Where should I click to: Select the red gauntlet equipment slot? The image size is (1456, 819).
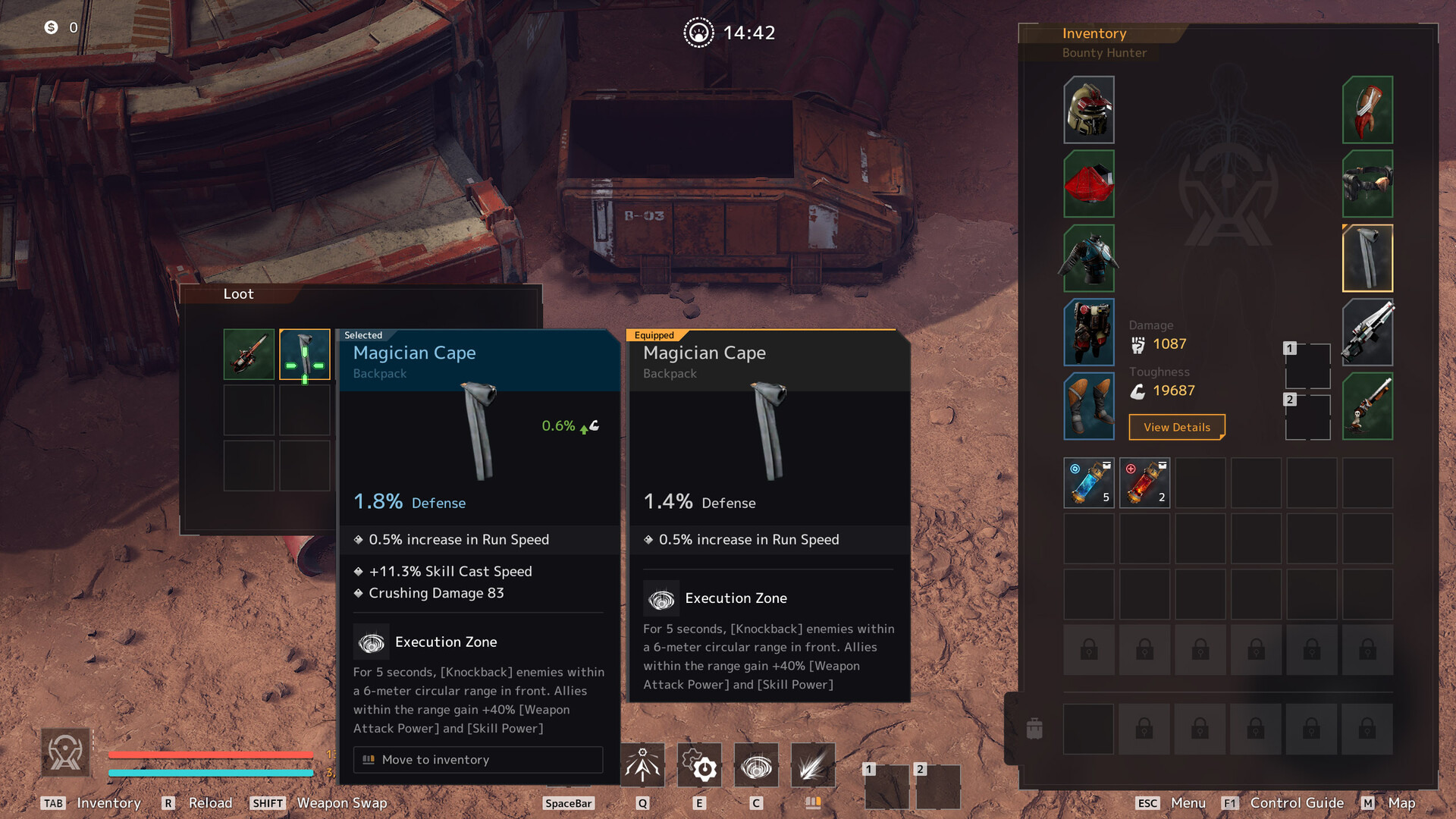click(1367, 110)
